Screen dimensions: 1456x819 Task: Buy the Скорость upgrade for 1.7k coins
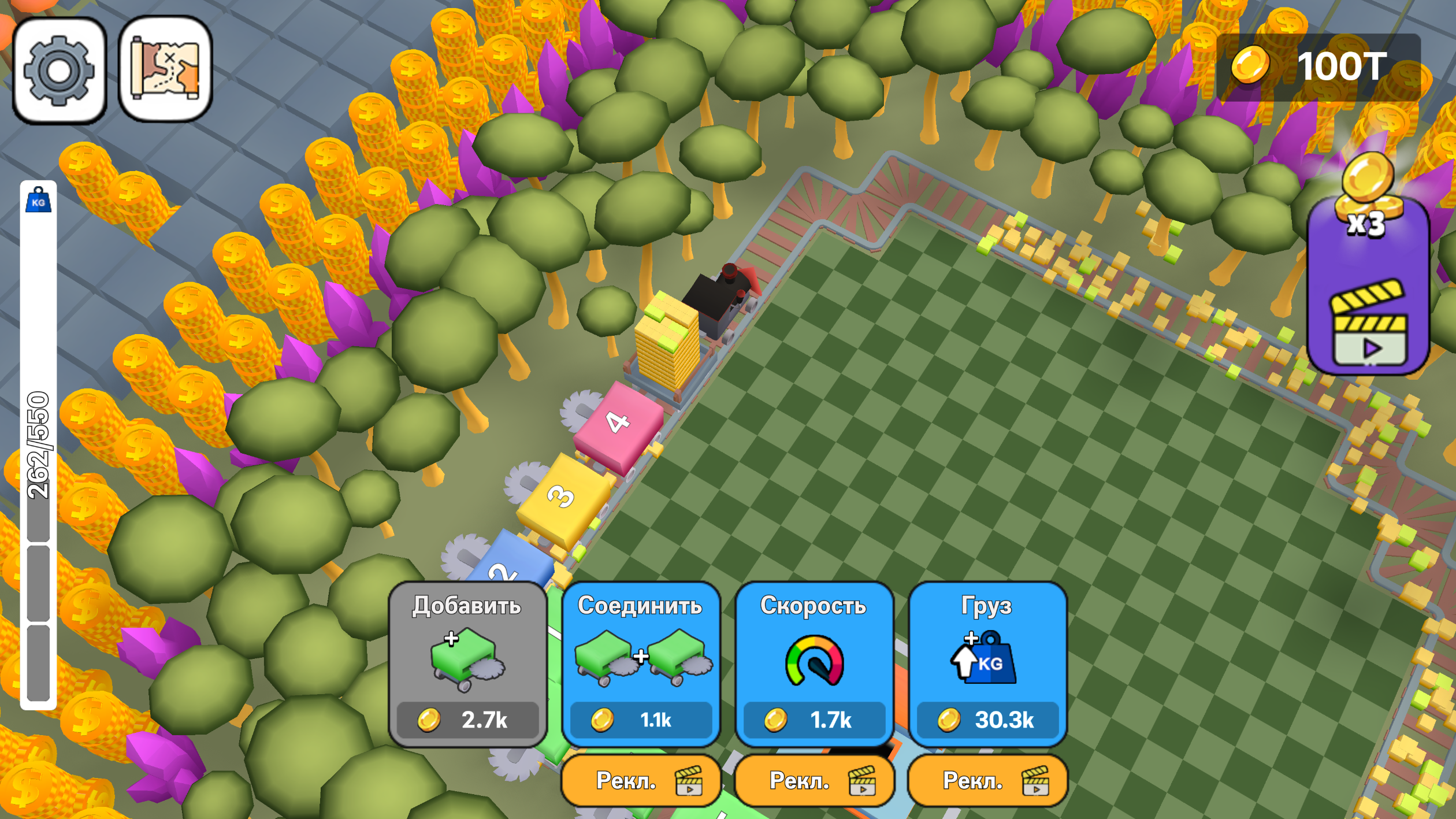coord(815,720)
